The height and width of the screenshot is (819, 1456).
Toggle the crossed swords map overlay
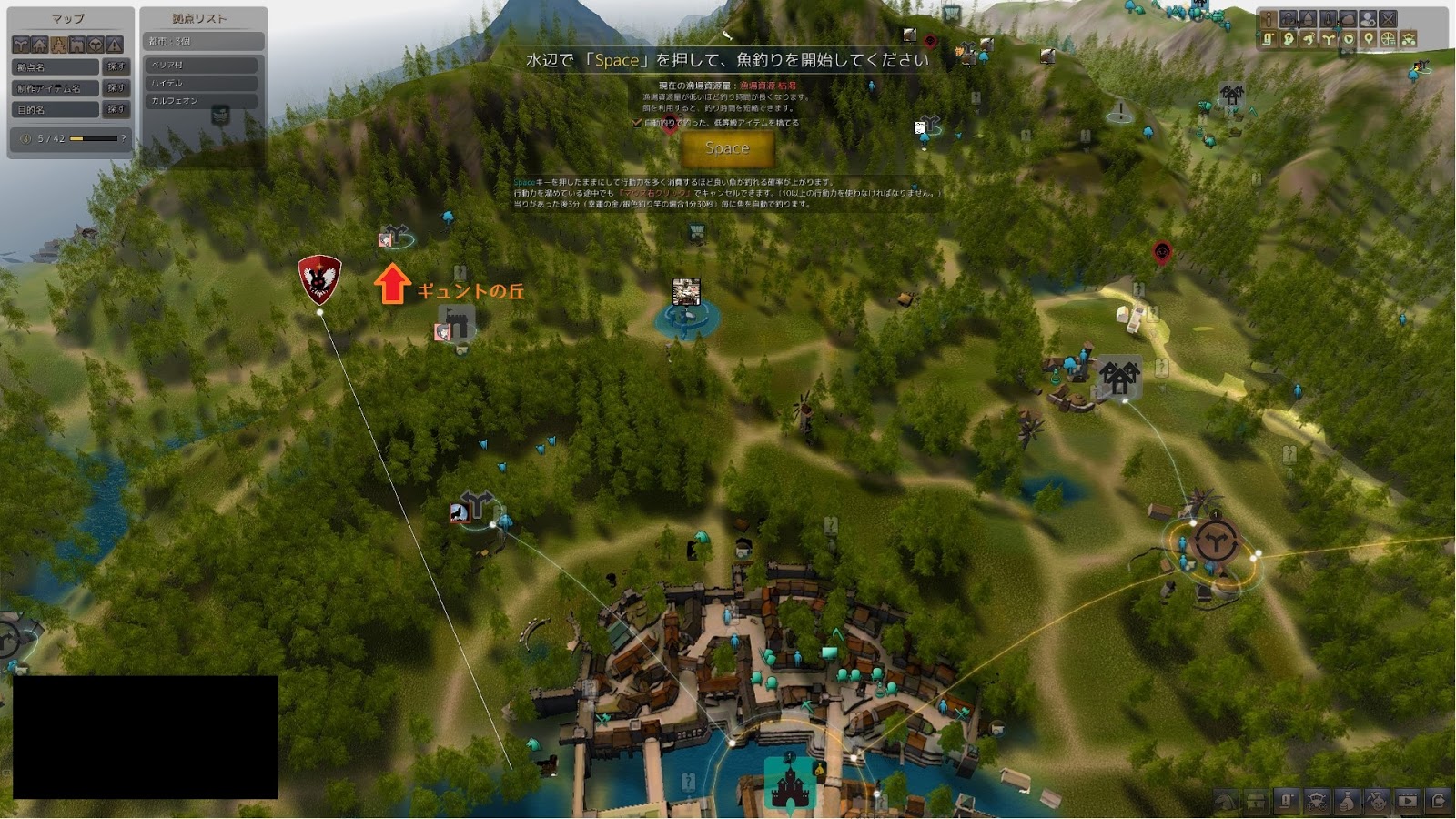click(1388, 20)
